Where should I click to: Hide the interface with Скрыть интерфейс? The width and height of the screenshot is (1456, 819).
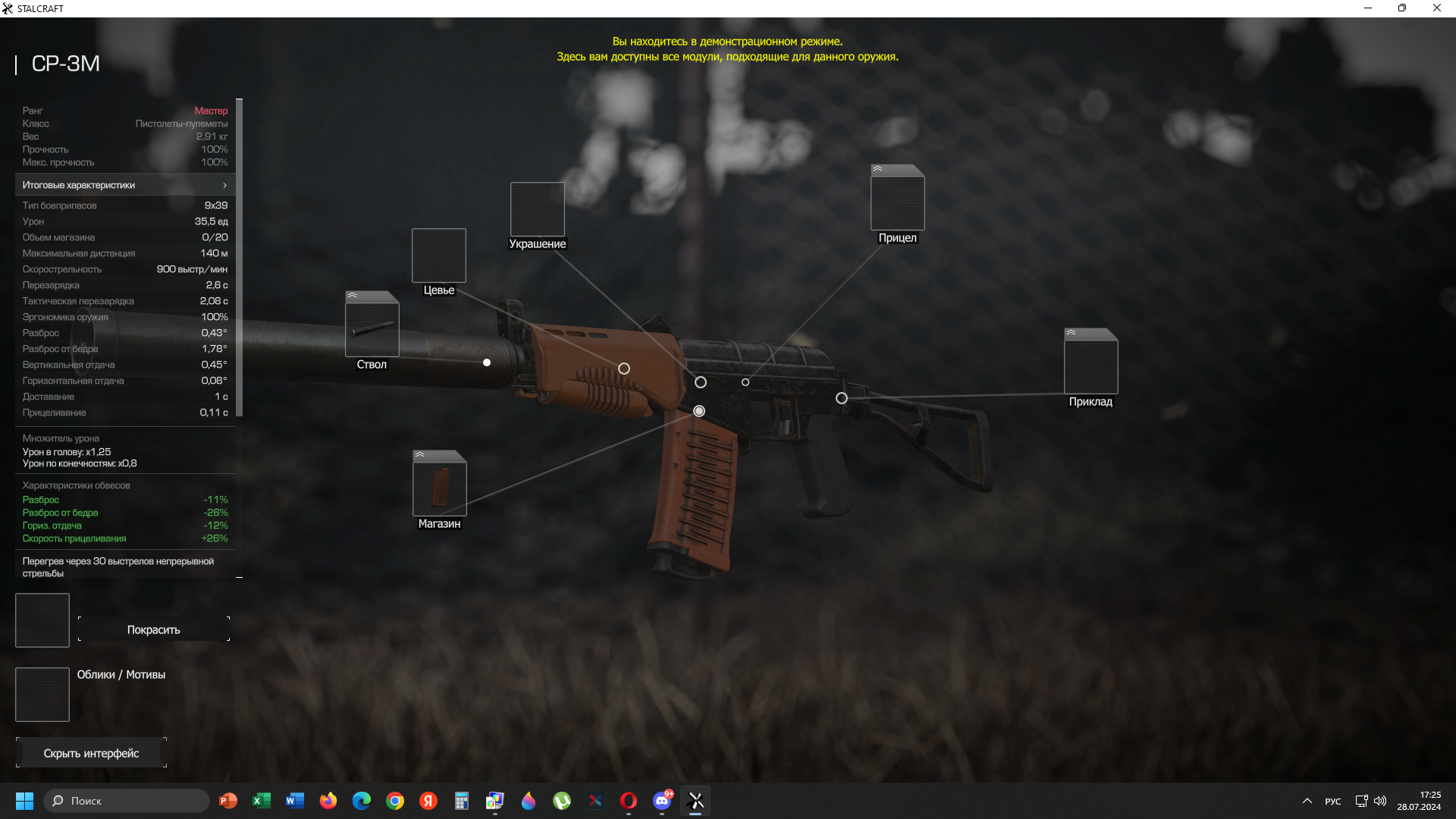(x=91, y=753)
